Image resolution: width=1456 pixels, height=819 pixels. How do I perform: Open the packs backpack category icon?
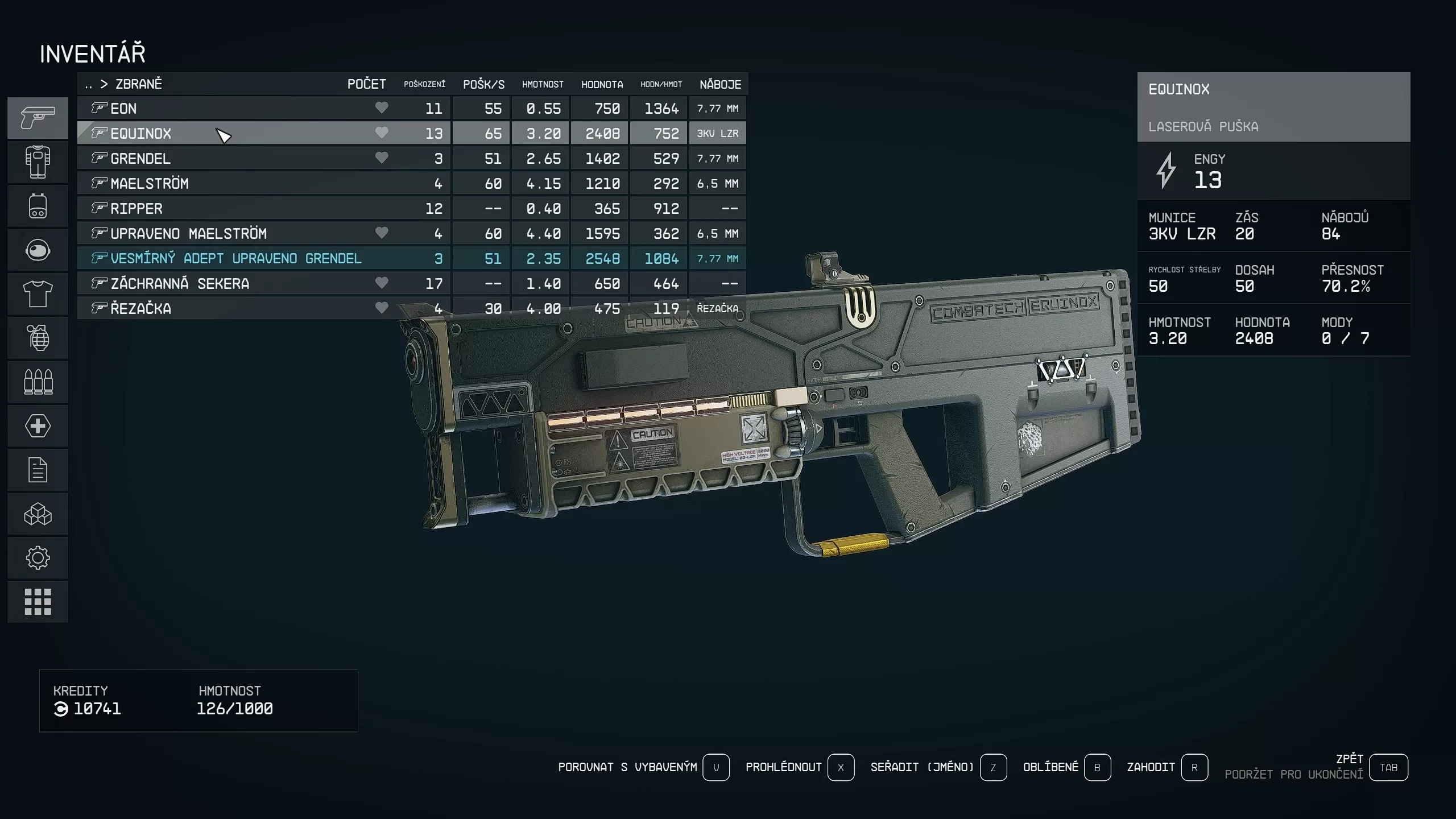point(37,206)
